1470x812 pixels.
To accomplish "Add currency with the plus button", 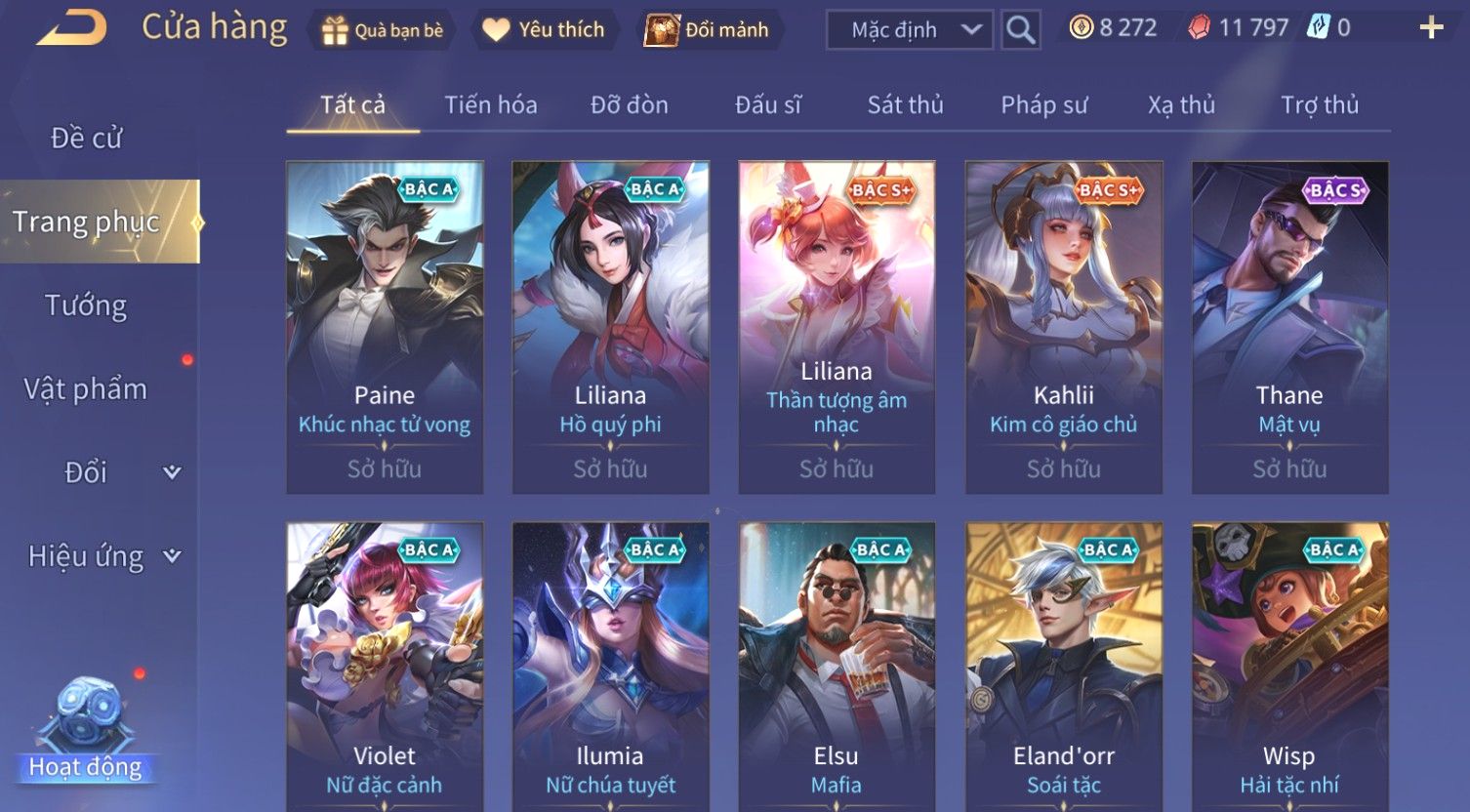I will pos(1431,28).
